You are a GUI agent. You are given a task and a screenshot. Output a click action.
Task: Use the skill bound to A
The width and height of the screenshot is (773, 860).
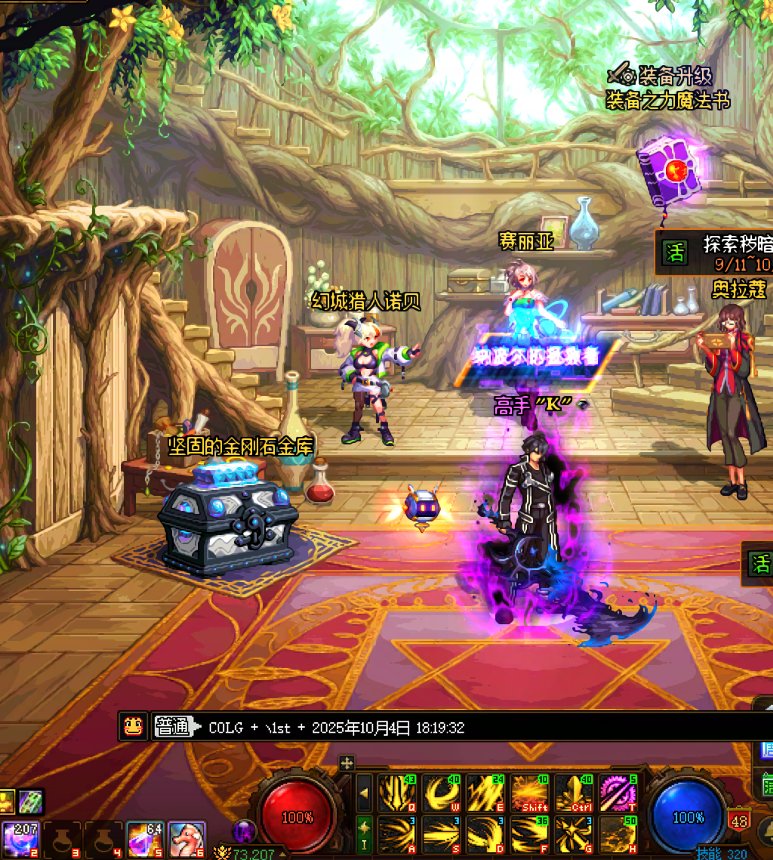[x=398, y=834]
